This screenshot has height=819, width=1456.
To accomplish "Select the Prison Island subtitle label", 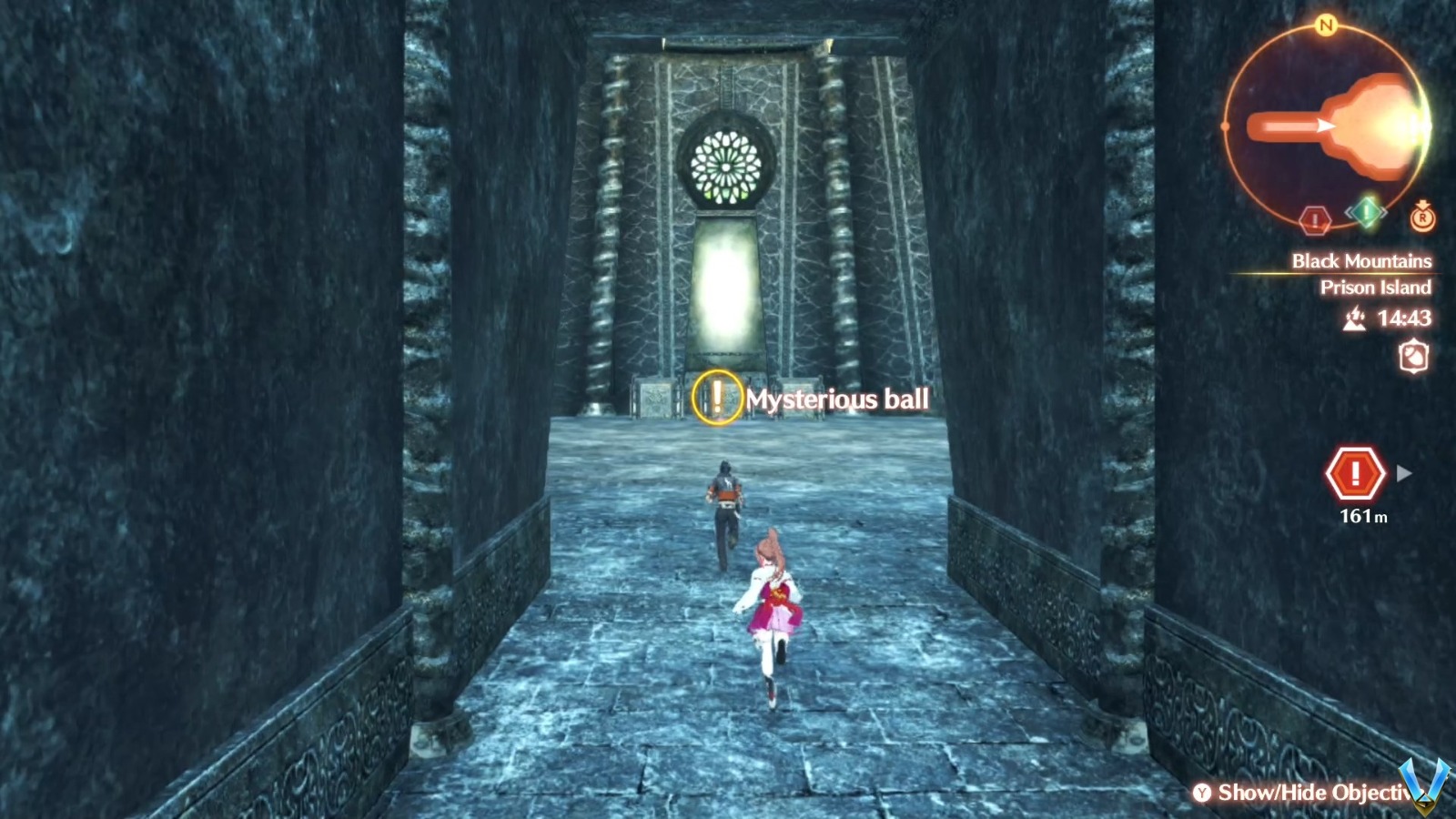I will [1377, 288].
